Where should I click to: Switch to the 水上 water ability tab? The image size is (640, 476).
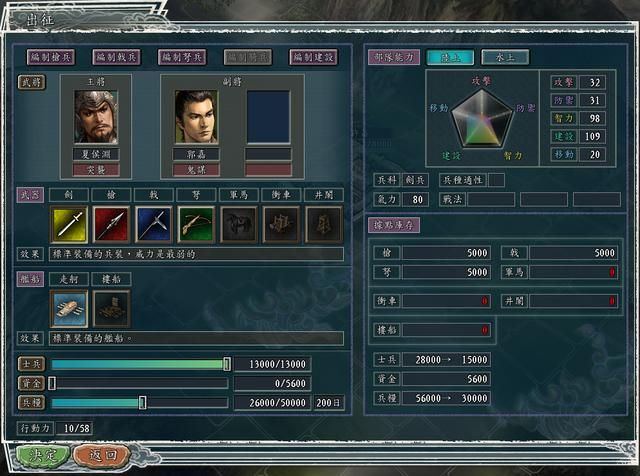click(x=504, y=58)
